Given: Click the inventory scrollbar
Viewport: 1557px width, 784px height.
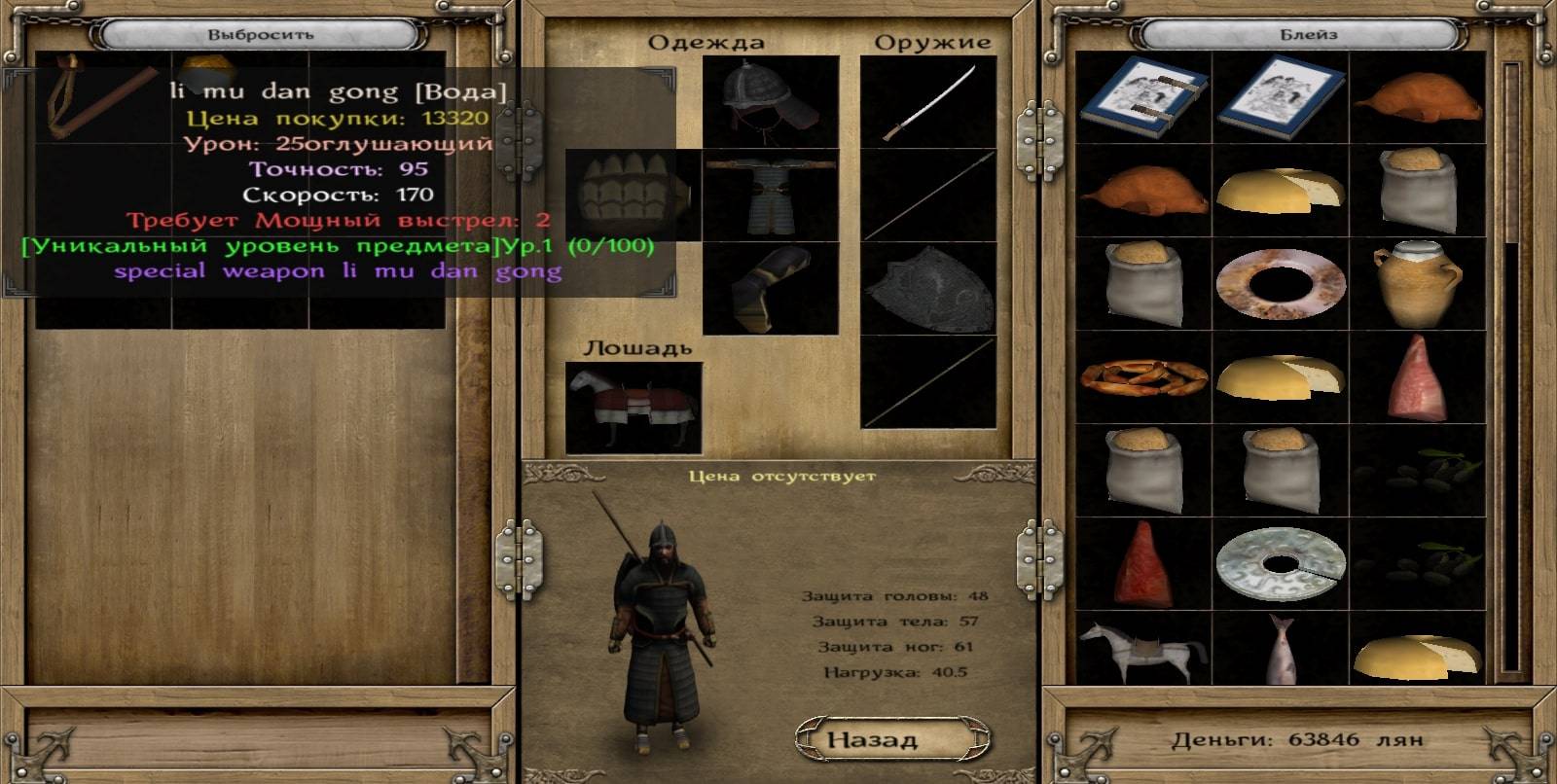Looking at the screenshot, I should [1510, 370].
